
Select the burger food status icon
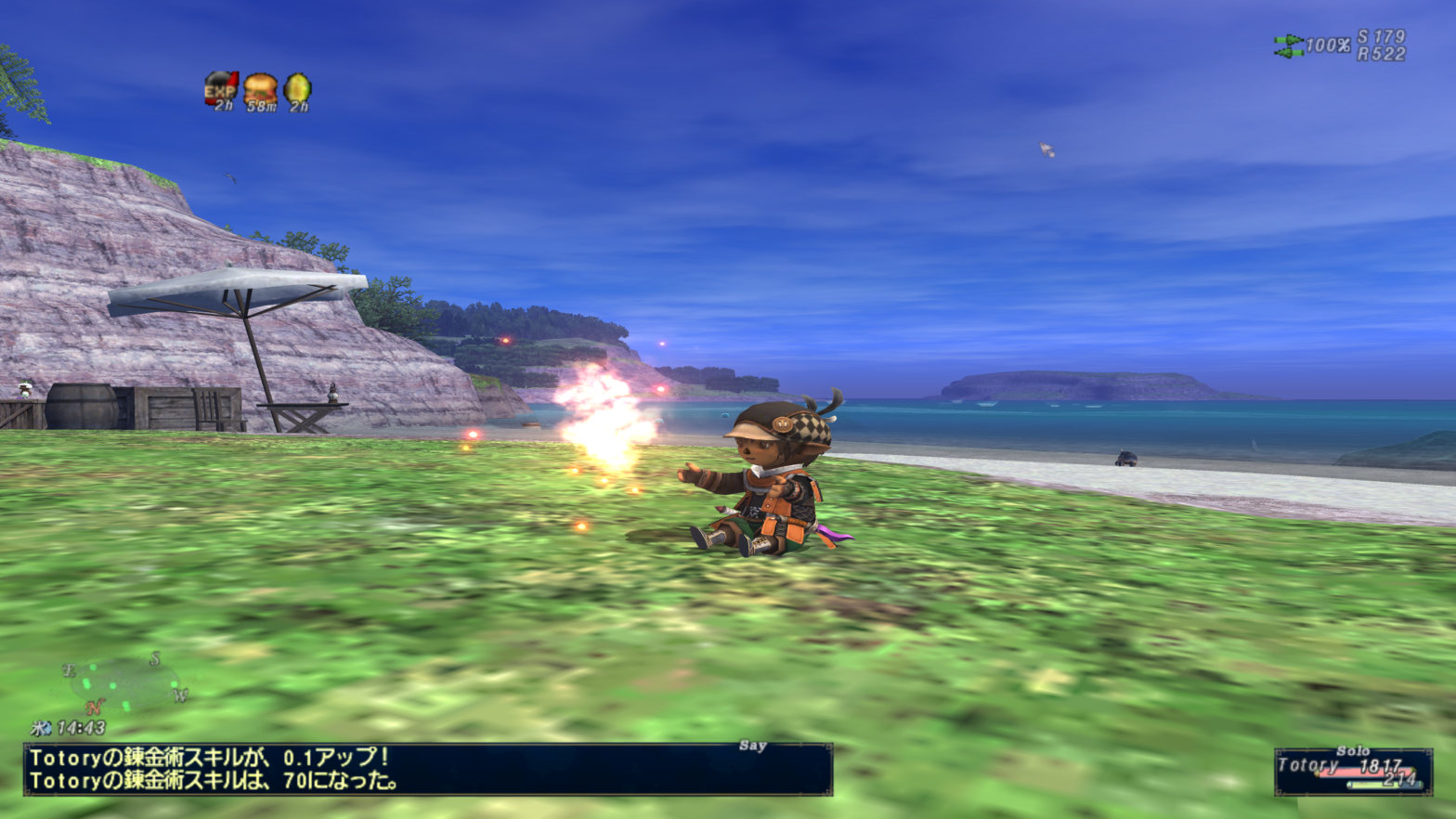click(x=260, y=89)
